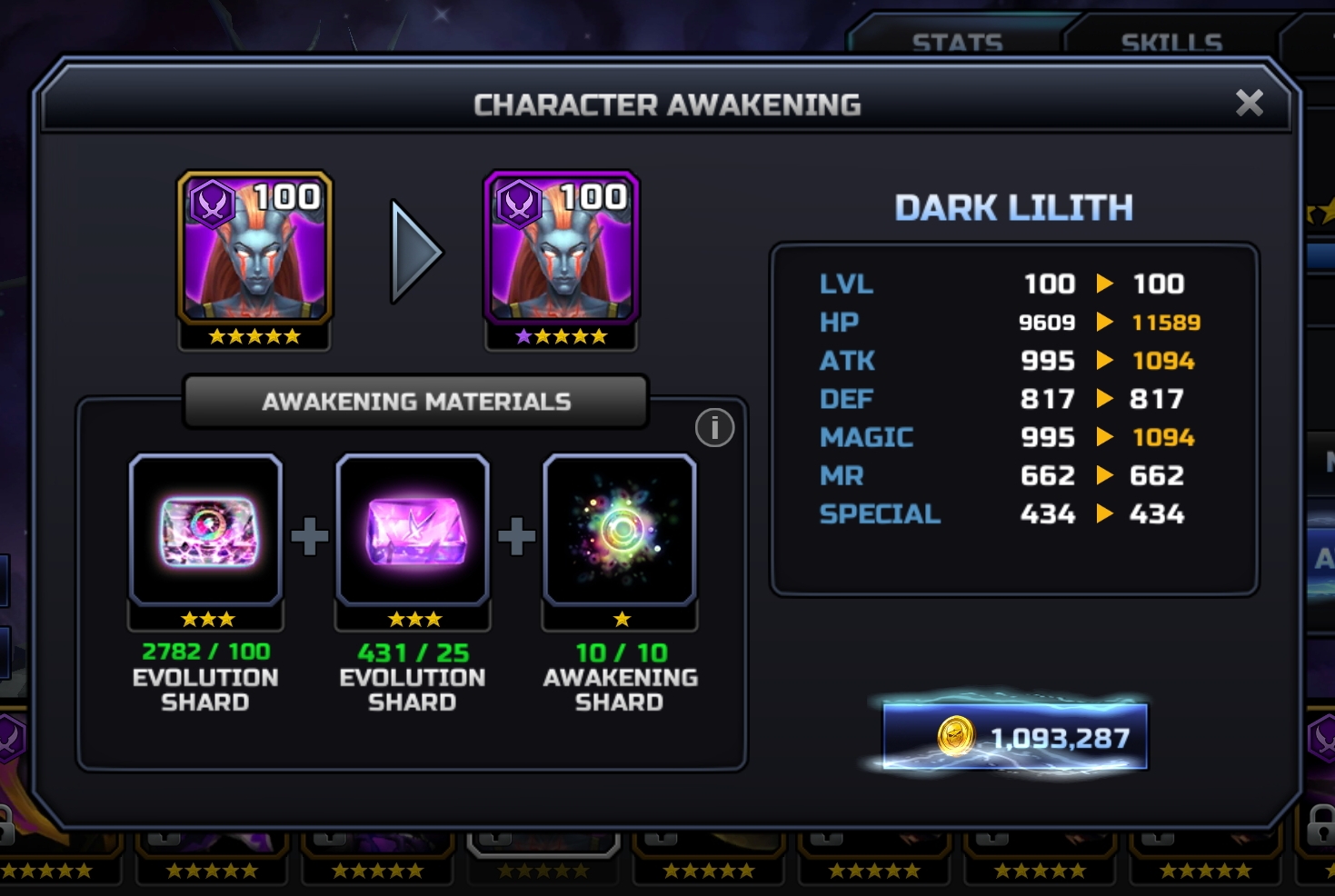Confirm awakening for 1,093,287 gold
The image size is (1335, 896).
tap(1014, 737)
